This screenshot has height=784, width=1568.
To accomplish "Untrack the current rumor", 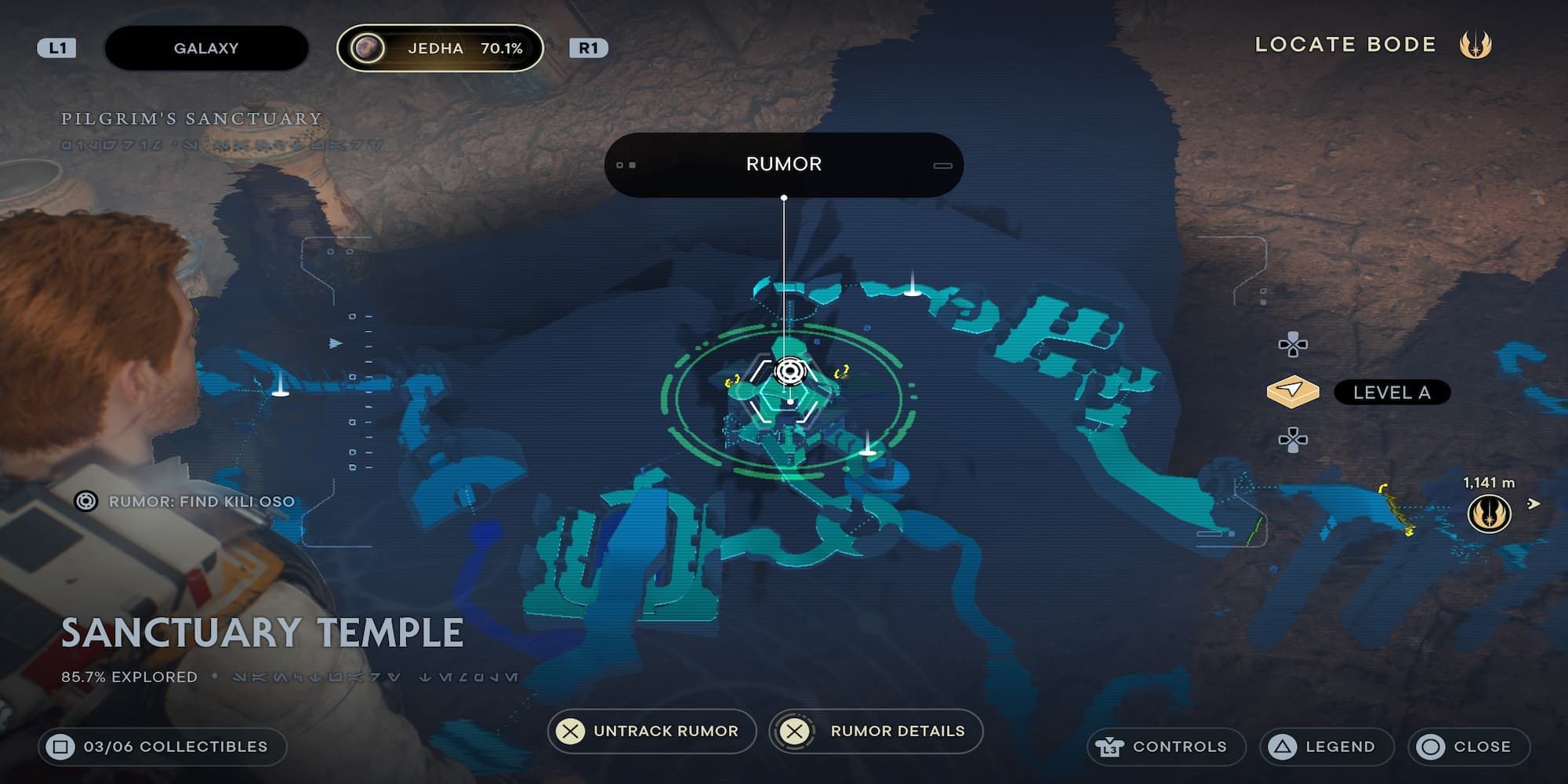I will coord(652,731).
